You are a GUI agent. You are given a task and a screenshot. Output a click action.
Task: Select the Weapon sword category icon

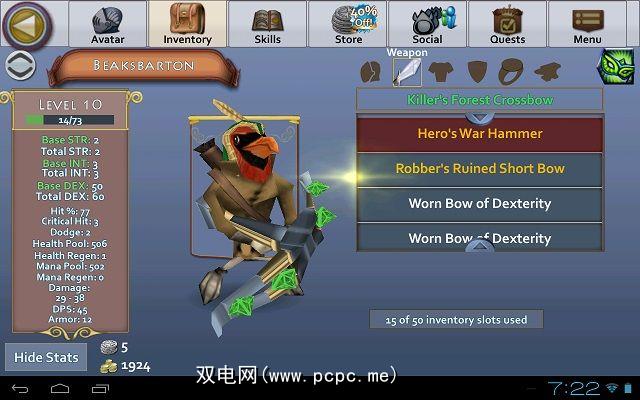pyautogui.click(x=407, y=71)
